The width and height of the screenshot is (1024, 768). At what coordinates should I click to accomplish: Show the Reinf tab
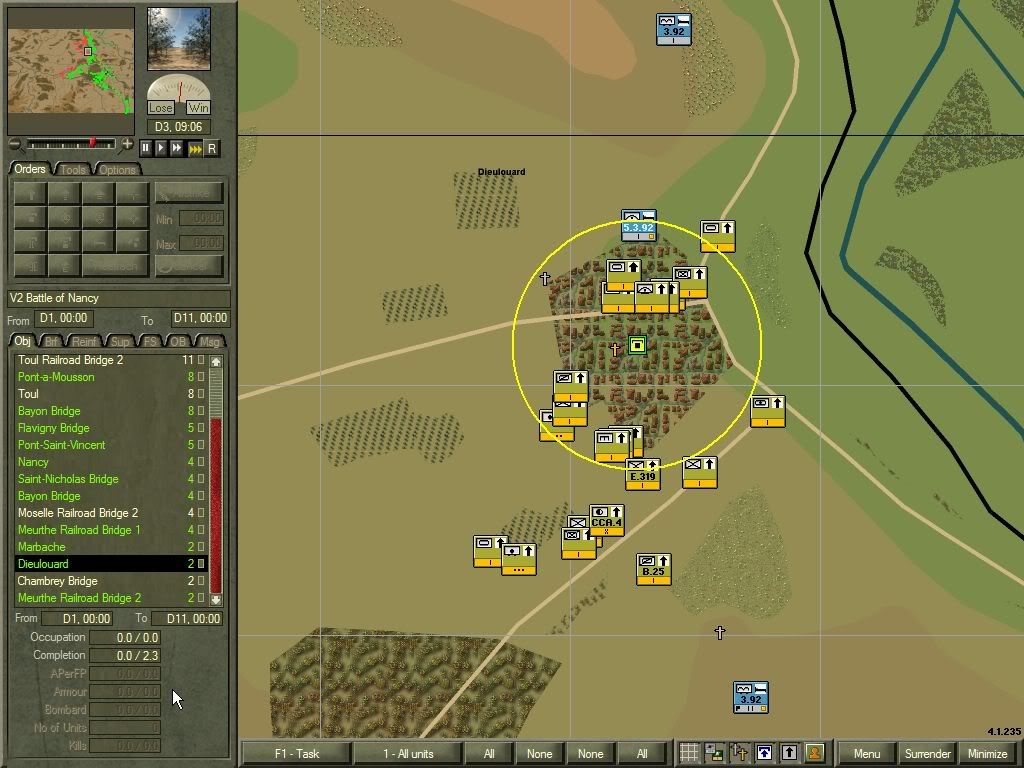[x=85, y=342]
